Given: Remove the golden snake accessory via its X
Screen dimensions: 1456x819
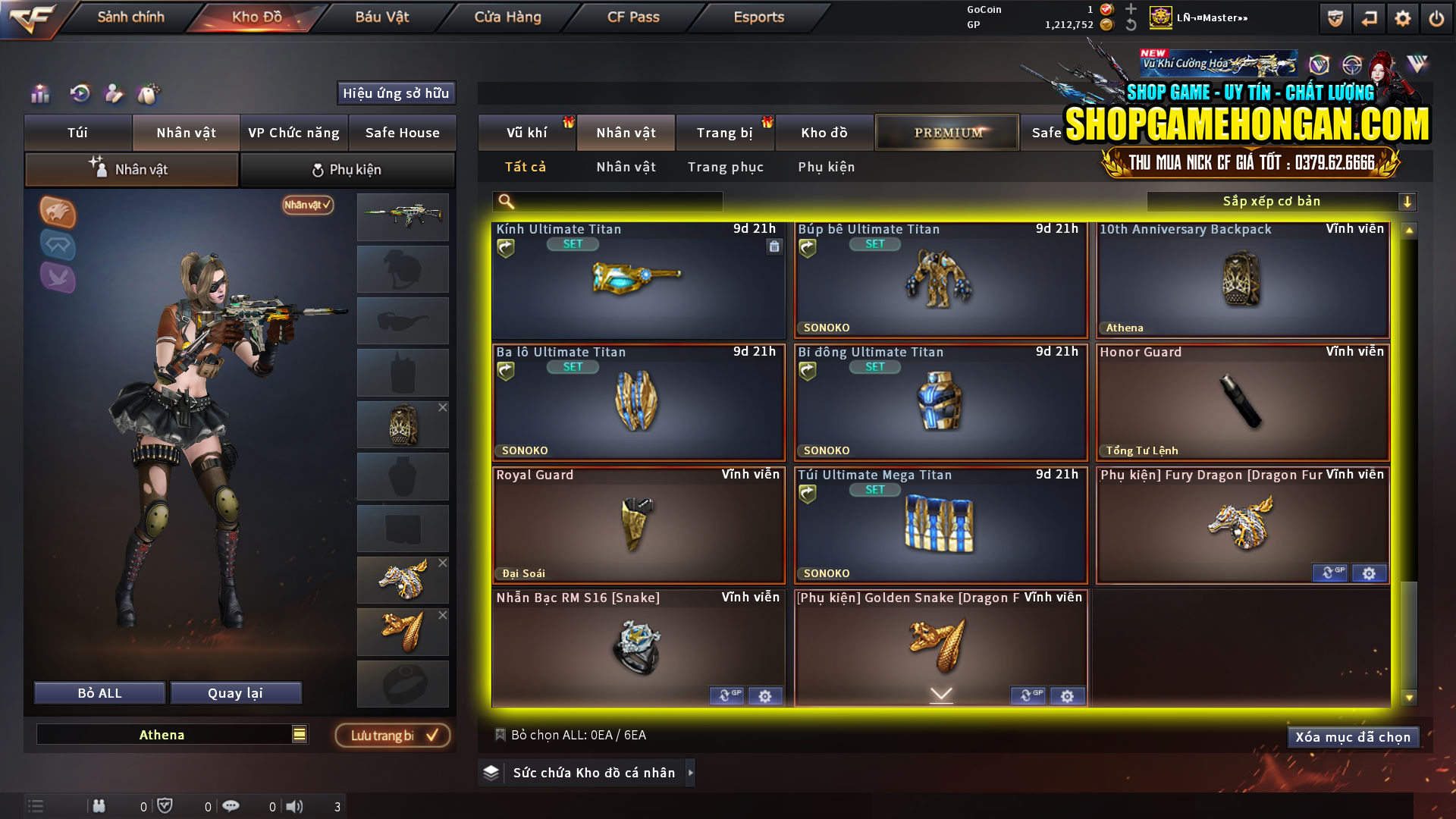Looking at the screenshot, I should pos(443,615).
